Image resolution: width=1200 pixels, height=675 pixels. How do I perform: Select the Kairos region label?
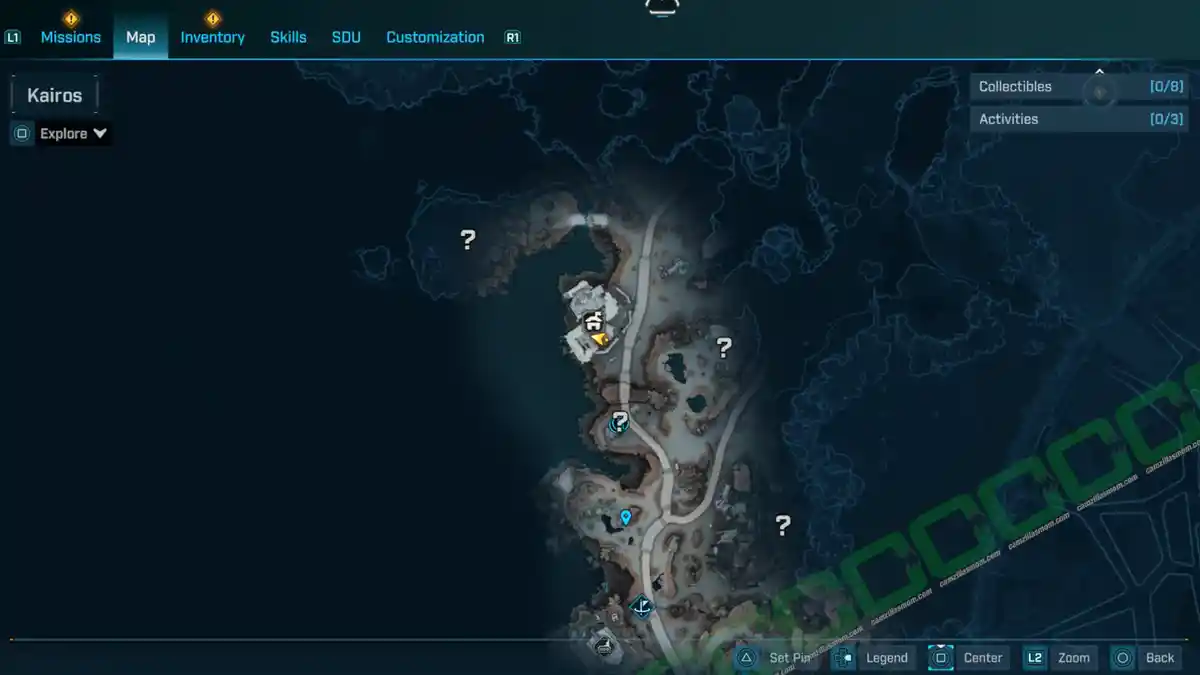pos(55,95)
